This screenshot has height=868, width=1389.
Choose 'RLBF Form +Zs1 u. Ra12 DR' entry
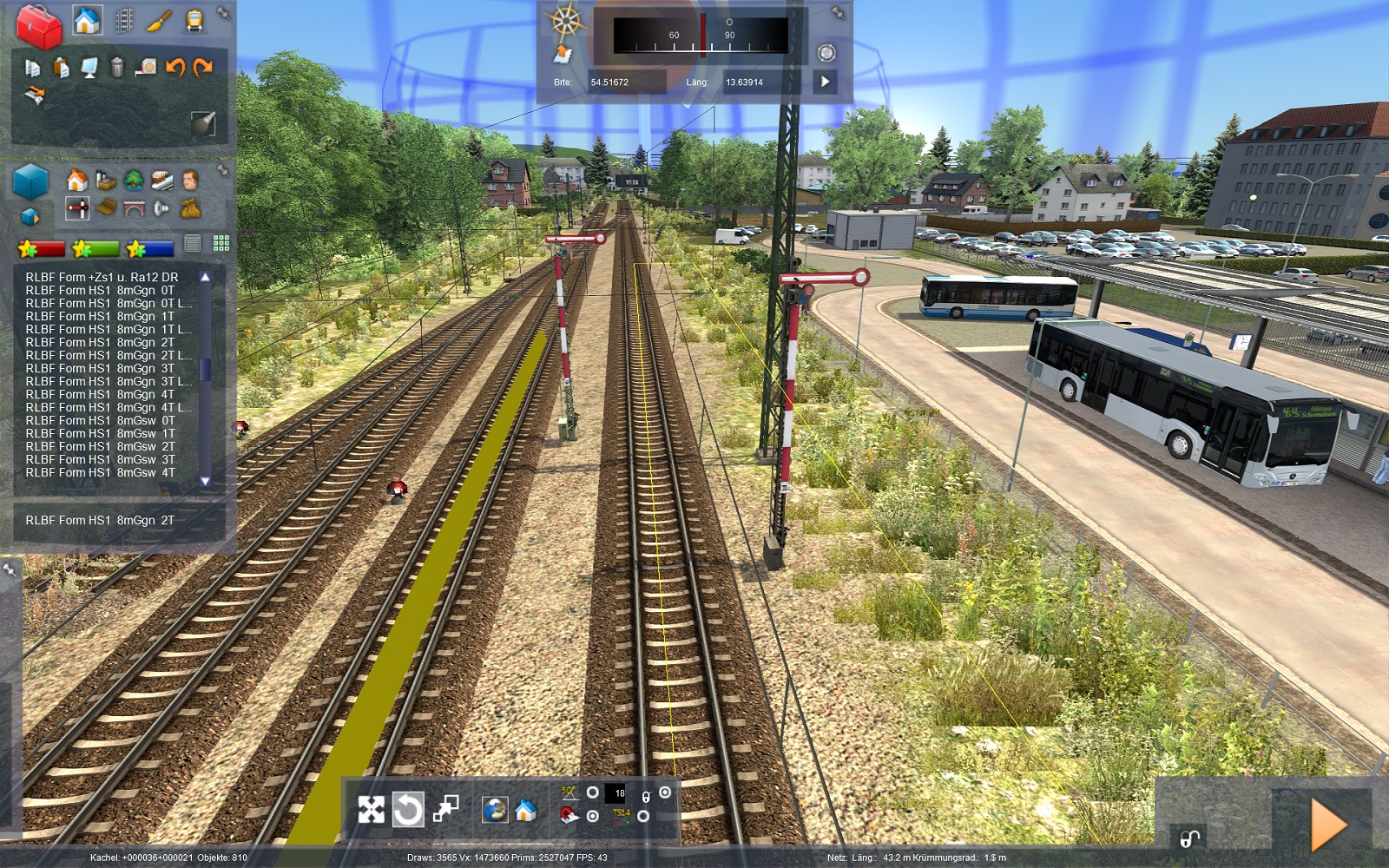pos(102,277)
